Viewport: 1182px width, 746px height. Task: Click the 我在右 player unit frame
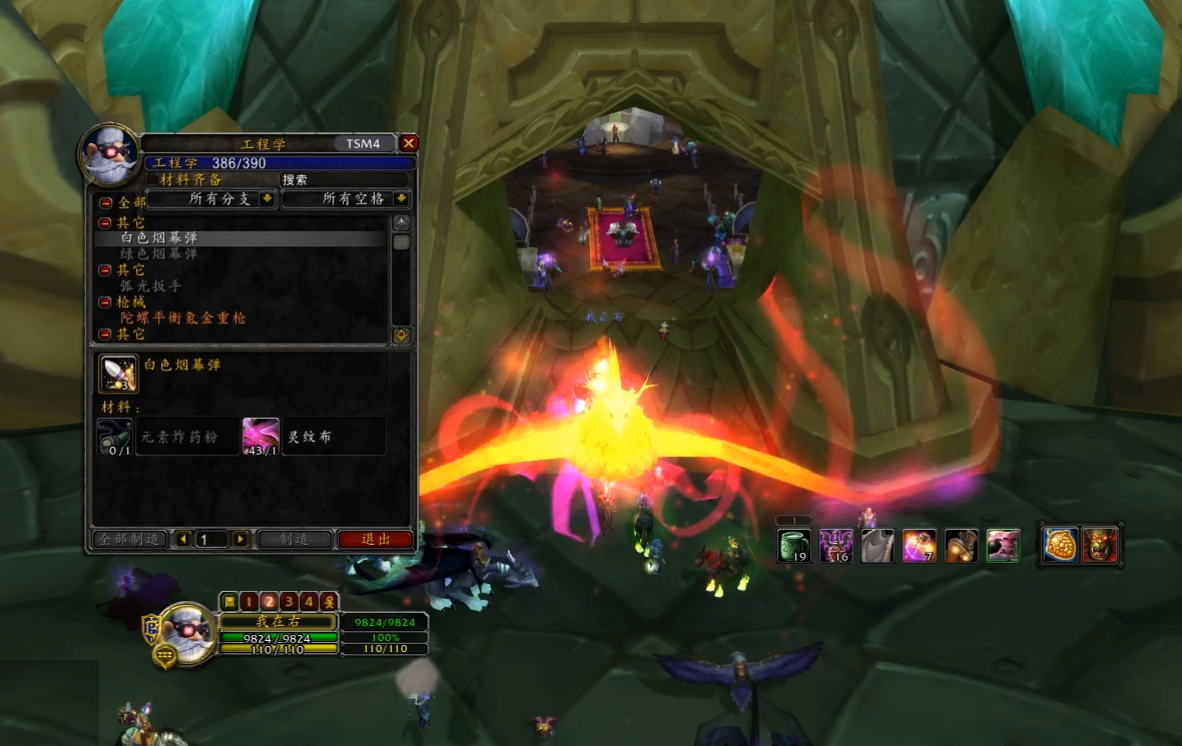pos(279,621)
